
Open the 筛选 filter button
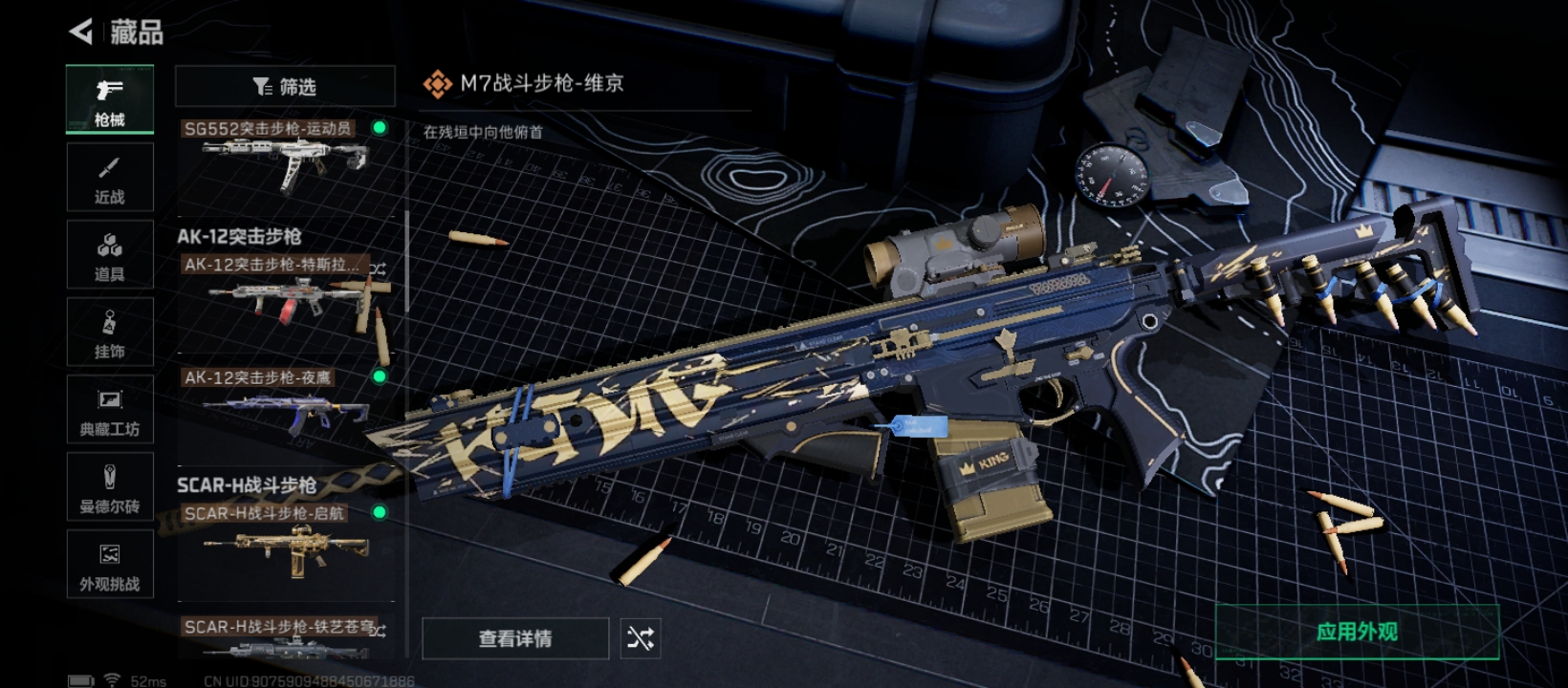point(285,87)
